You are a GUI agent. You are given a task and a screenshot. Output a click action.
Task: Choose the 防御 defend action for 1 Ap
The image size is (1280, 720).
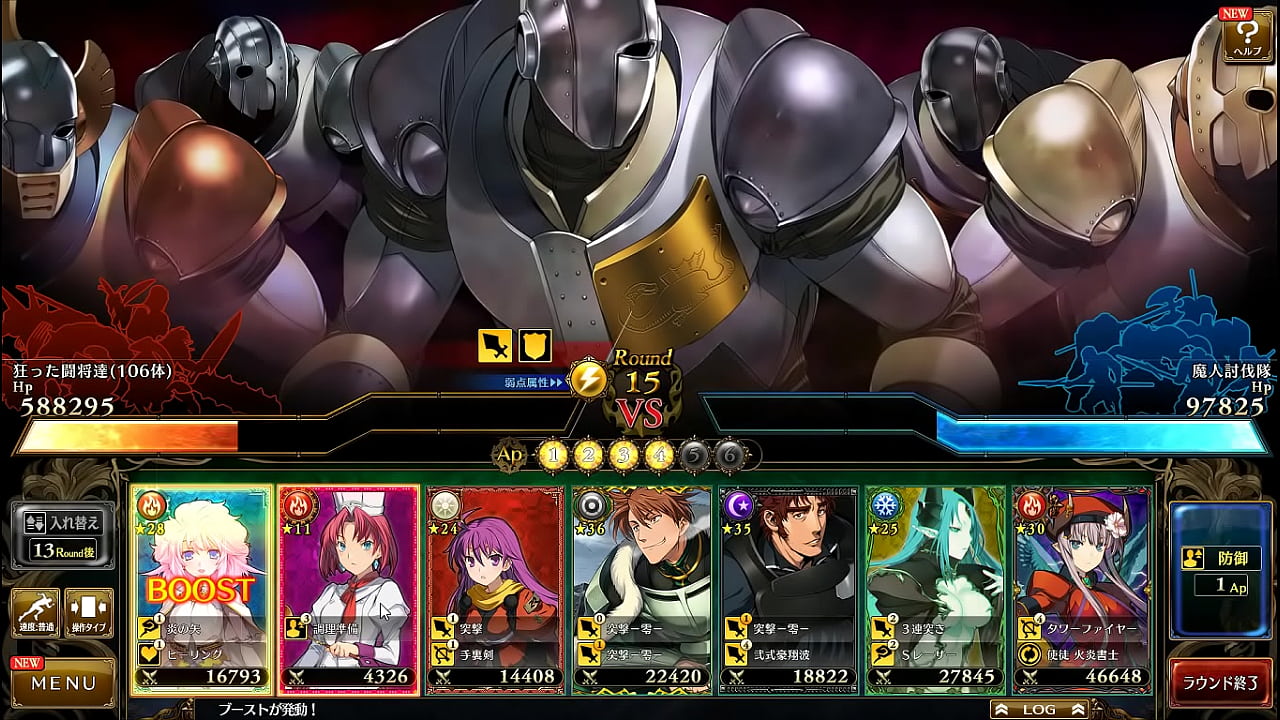click(1220, 570)
